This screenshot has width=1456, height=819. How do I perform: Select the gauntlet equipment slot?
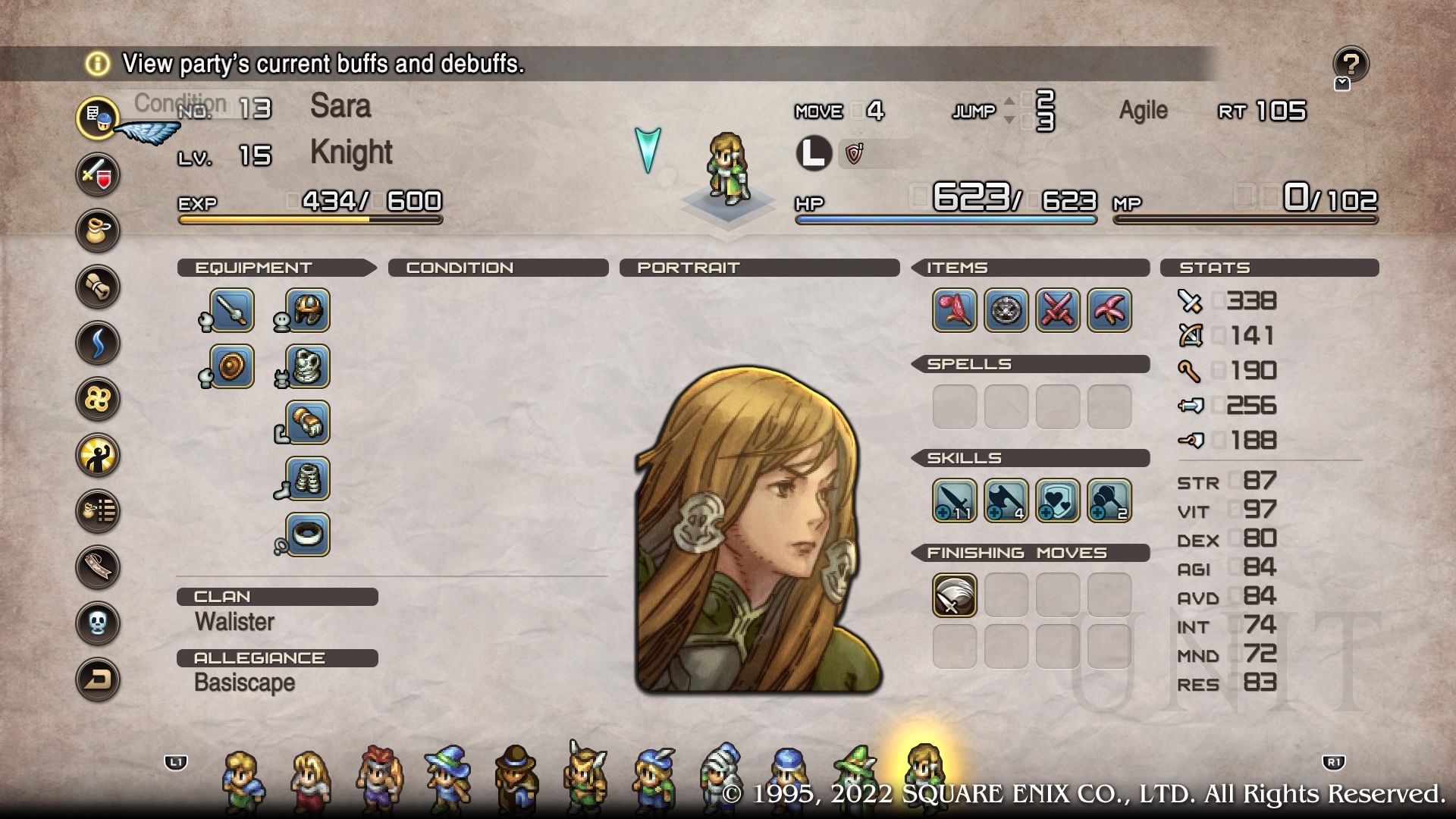pos(307,422)
